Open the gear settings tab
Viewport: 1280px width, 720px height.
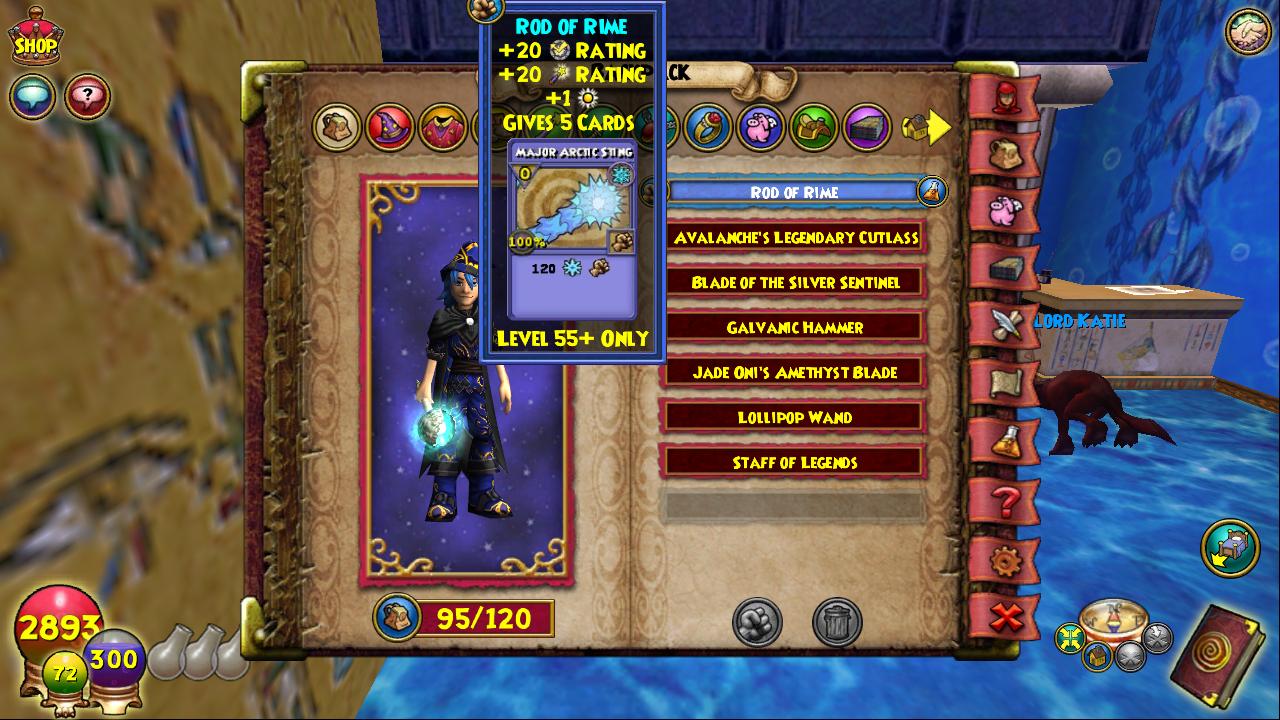(x=1005, y=561)
